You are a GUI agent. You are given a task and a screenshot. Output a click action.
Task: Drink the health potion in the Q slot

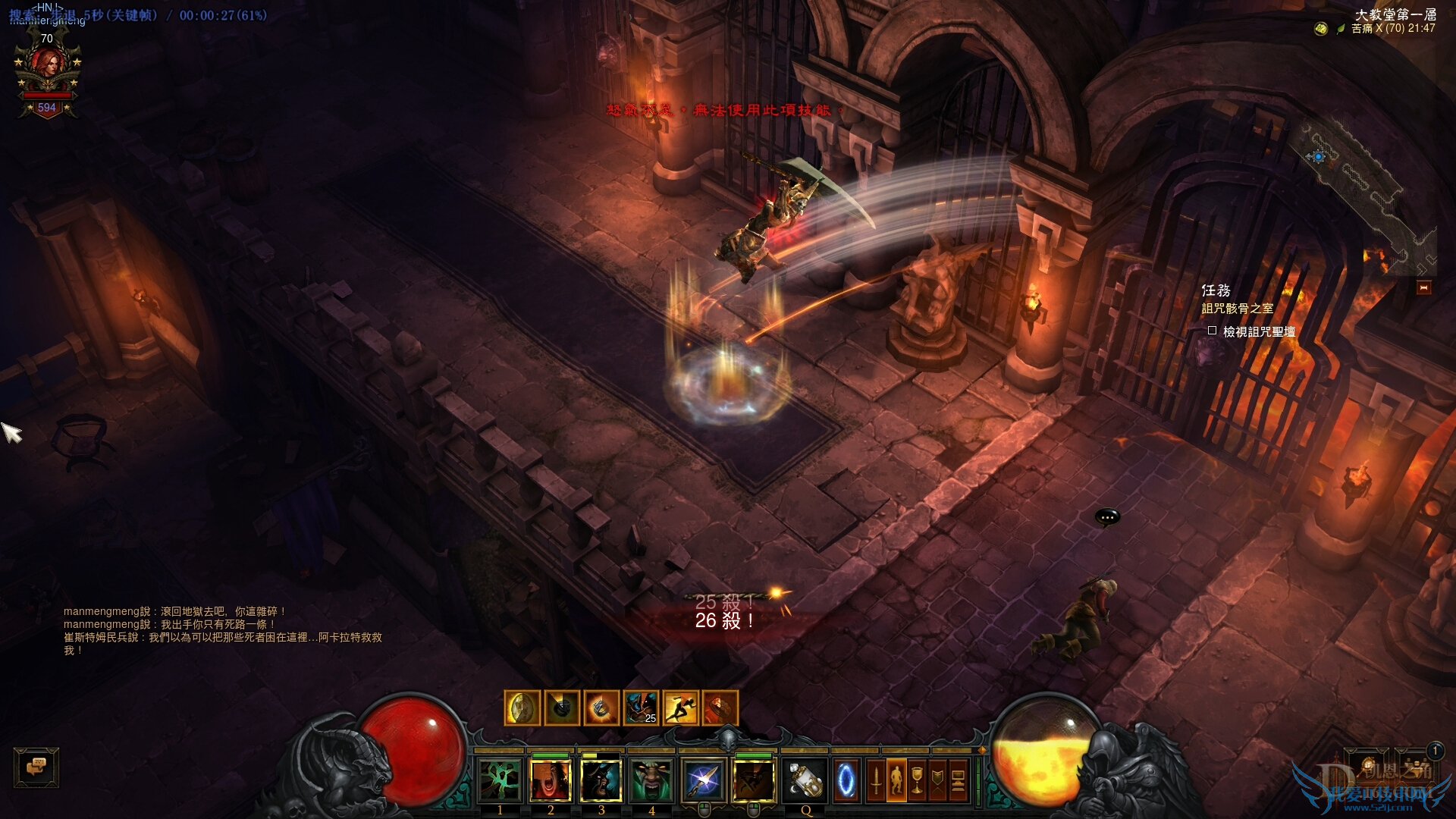pyautogui.click(x=805, y=780)
